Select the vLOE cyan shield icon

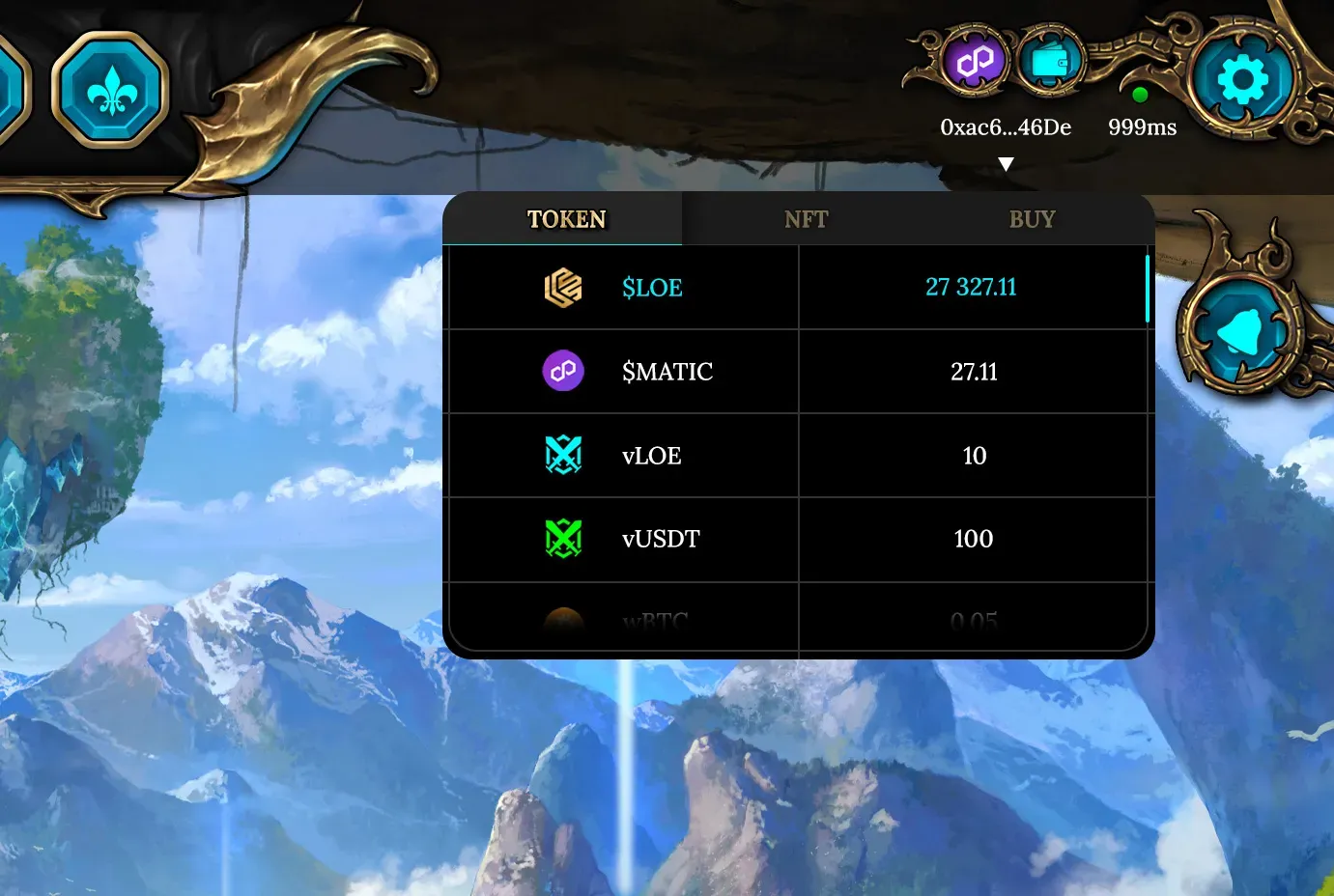click(x=562, y=455)
